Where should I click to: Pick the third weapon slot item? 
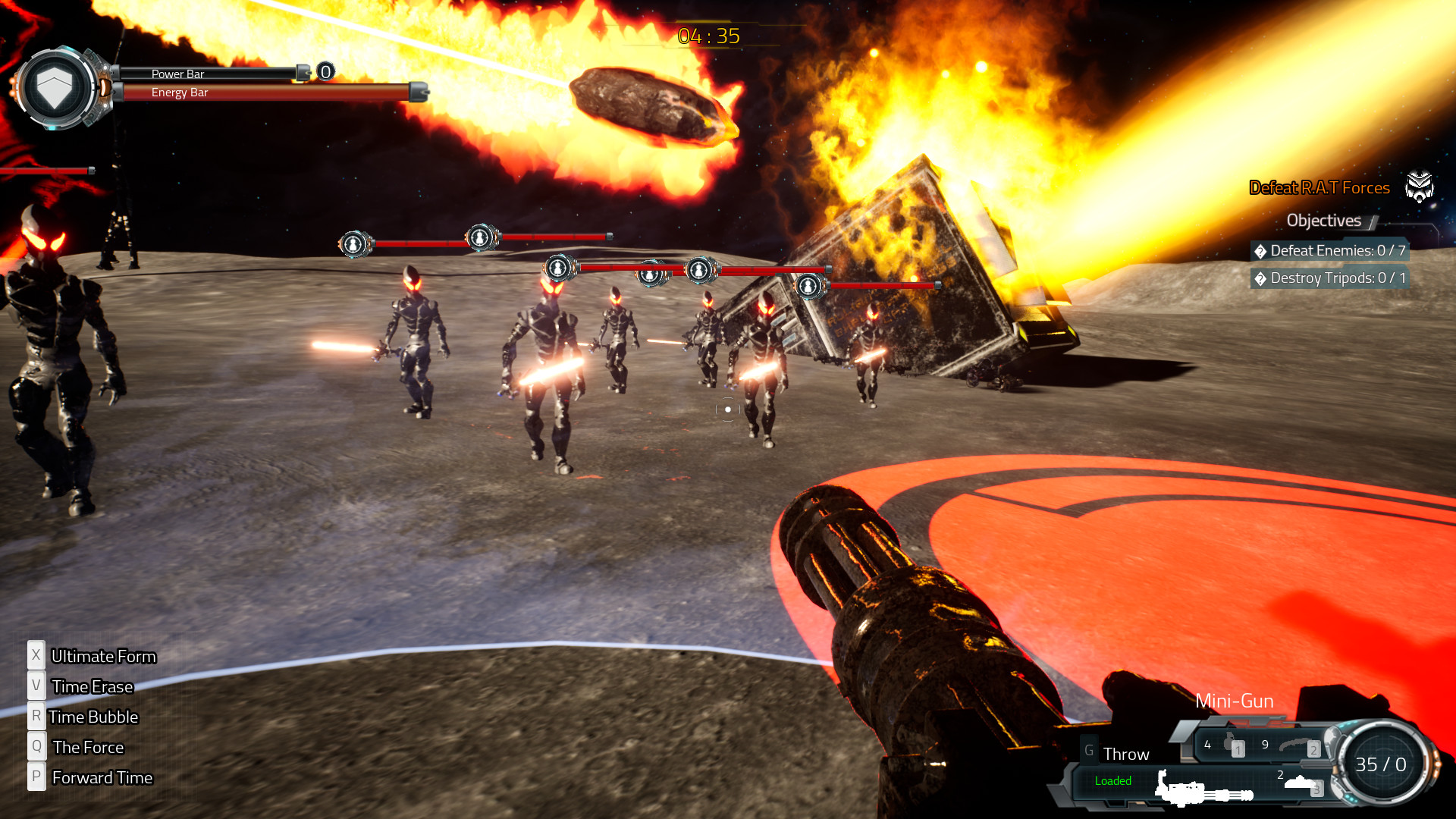1303,783
